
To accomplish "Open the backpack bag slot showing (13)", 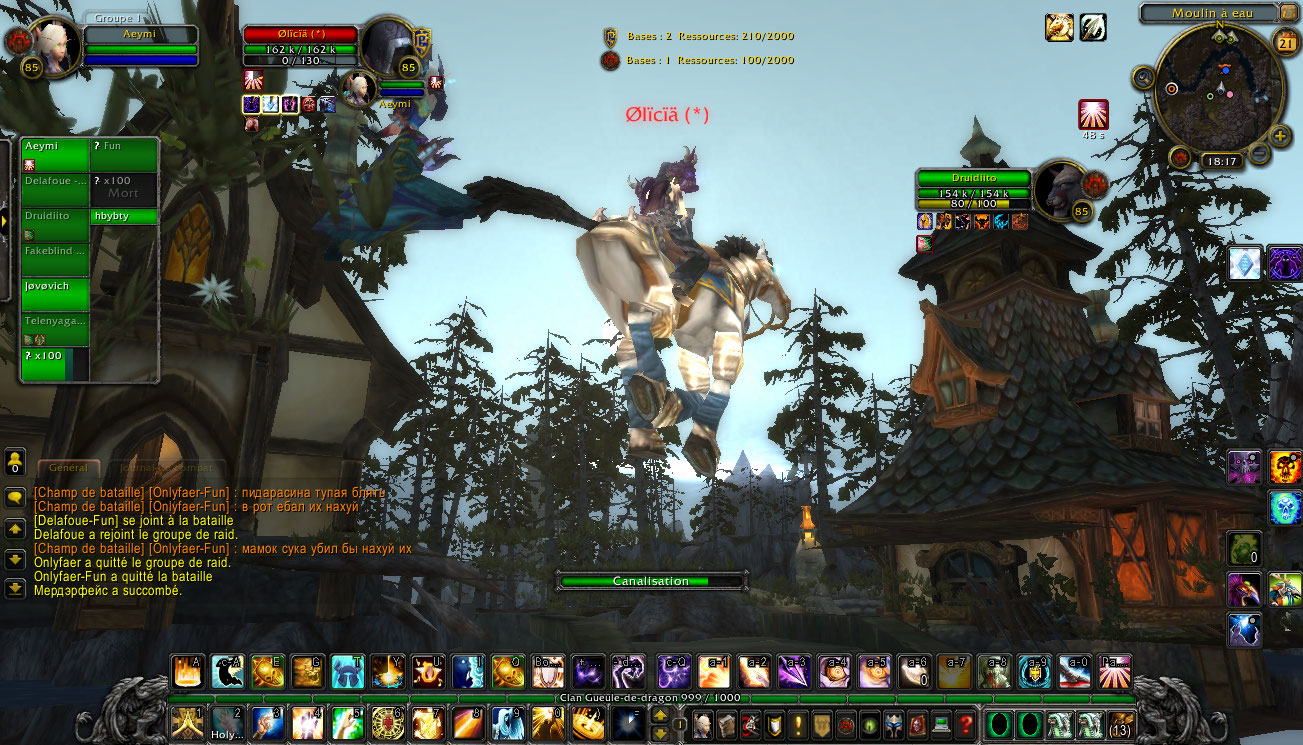I will pyautogui.click(x=1121, y=724).
